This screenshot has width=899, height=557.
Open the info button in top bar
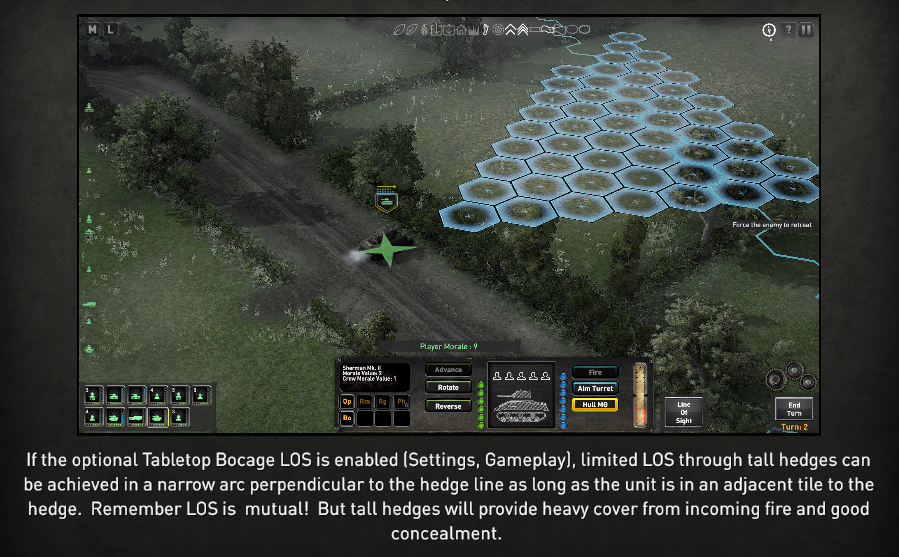tap(769, 30)
